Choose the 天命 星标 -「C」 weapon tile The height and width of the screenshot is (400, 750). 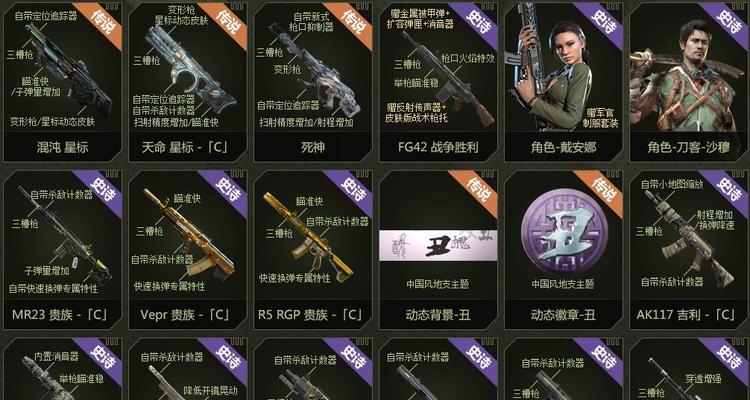point(187,80)
